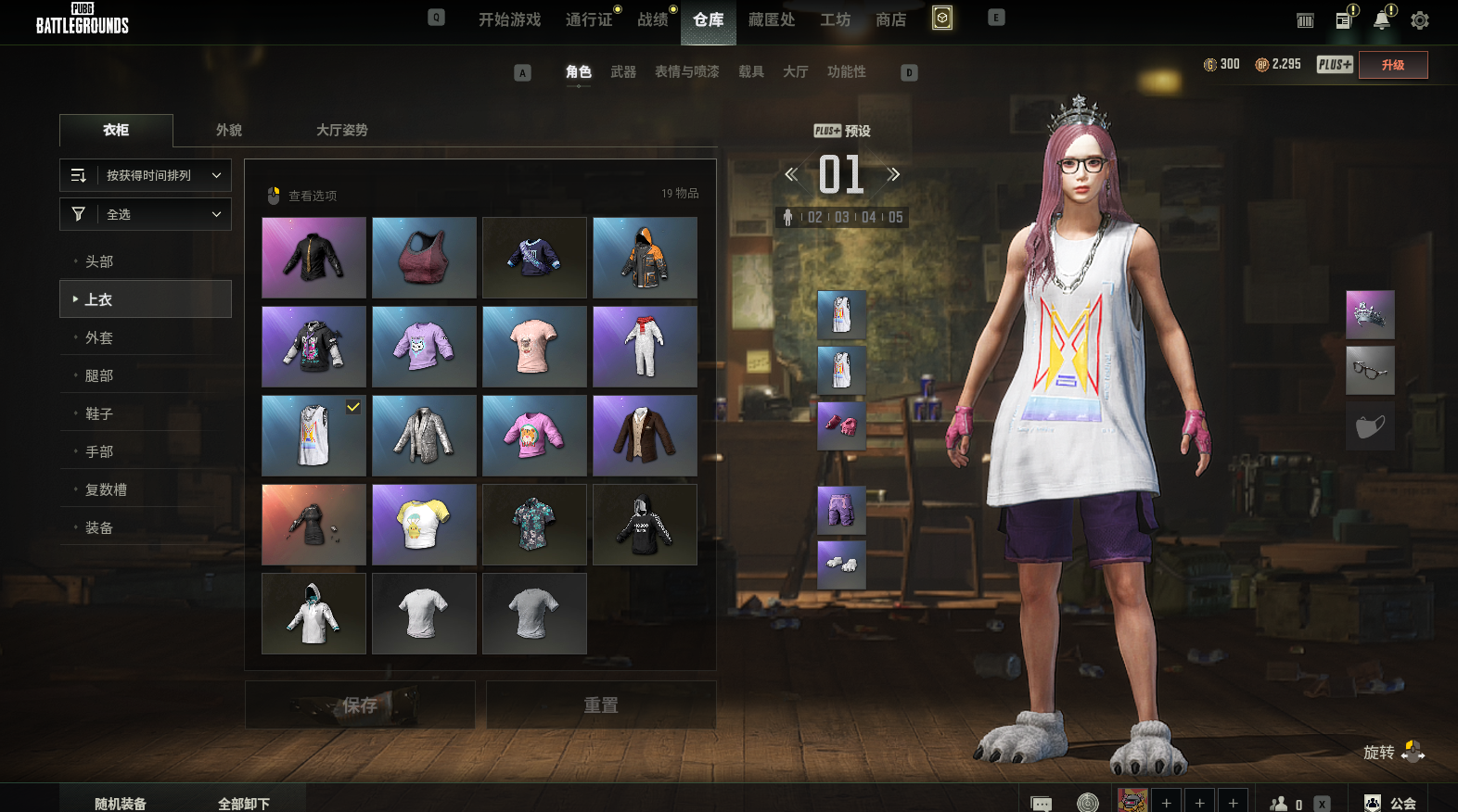The image size is (1458, 812).
Task: Open the settings gear icon
Action: (1419, 20)
